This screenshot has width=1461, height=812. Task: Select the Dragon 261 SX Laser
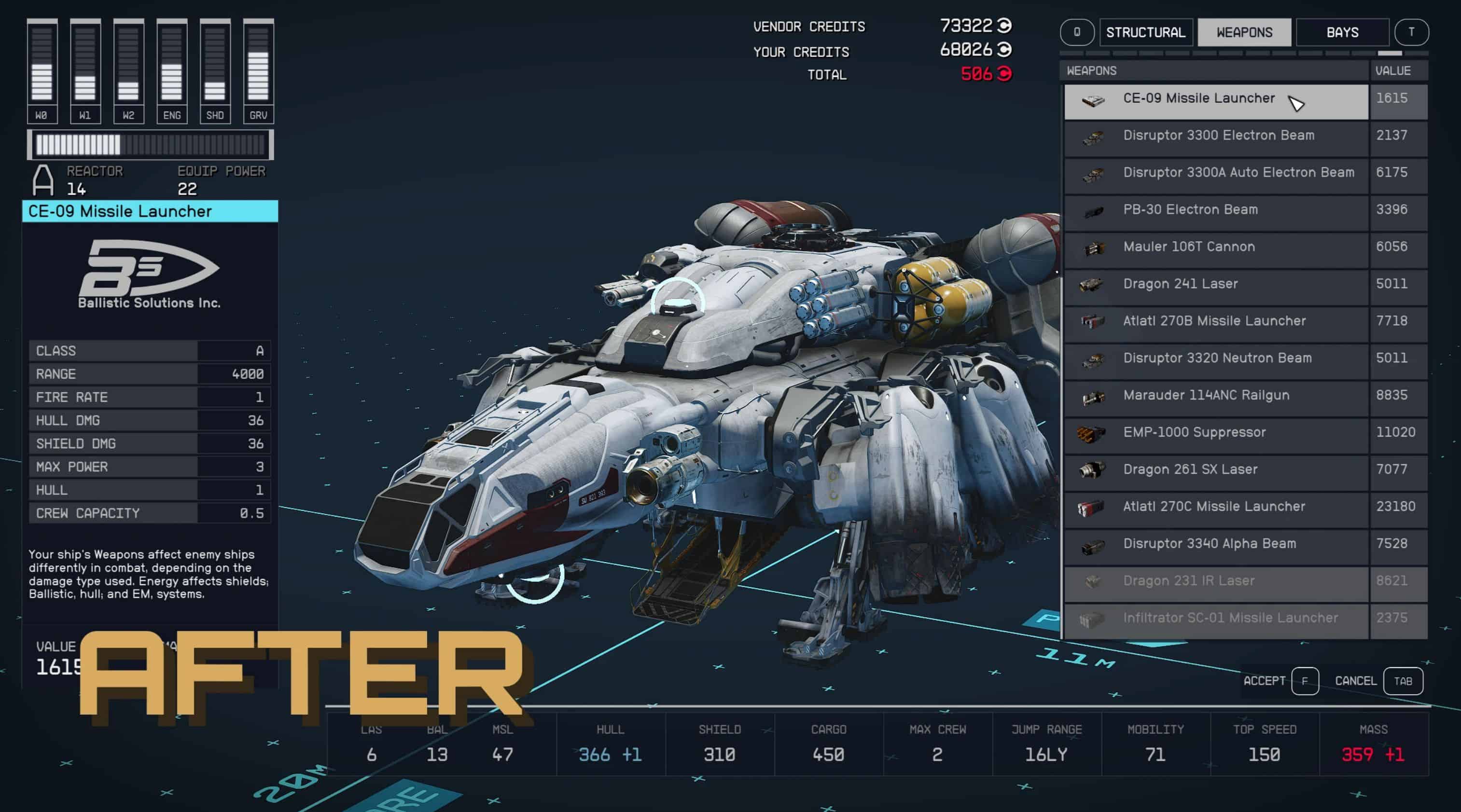(x=1190, y=470)
